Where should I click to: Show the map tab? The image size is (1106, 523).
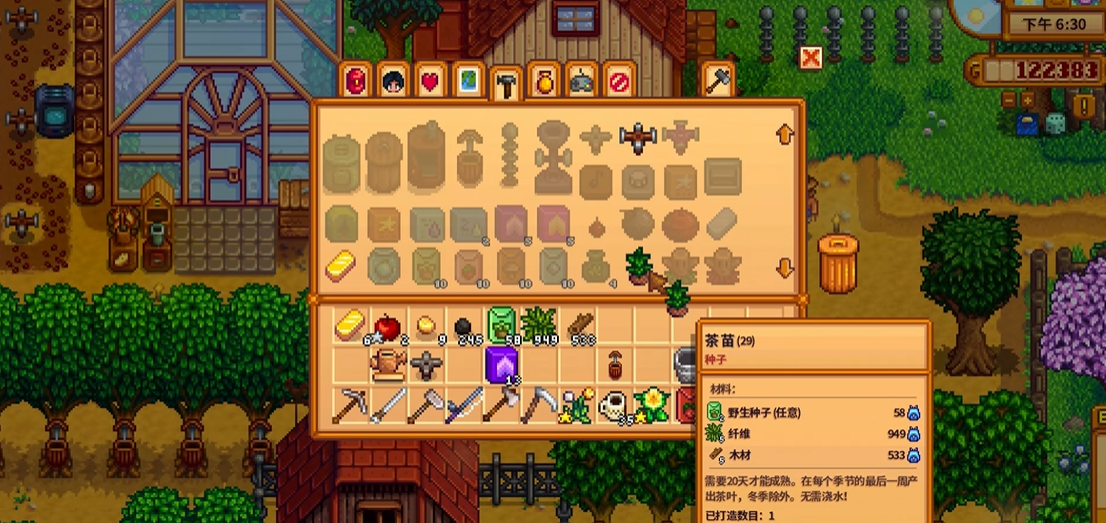coord(468,81)
